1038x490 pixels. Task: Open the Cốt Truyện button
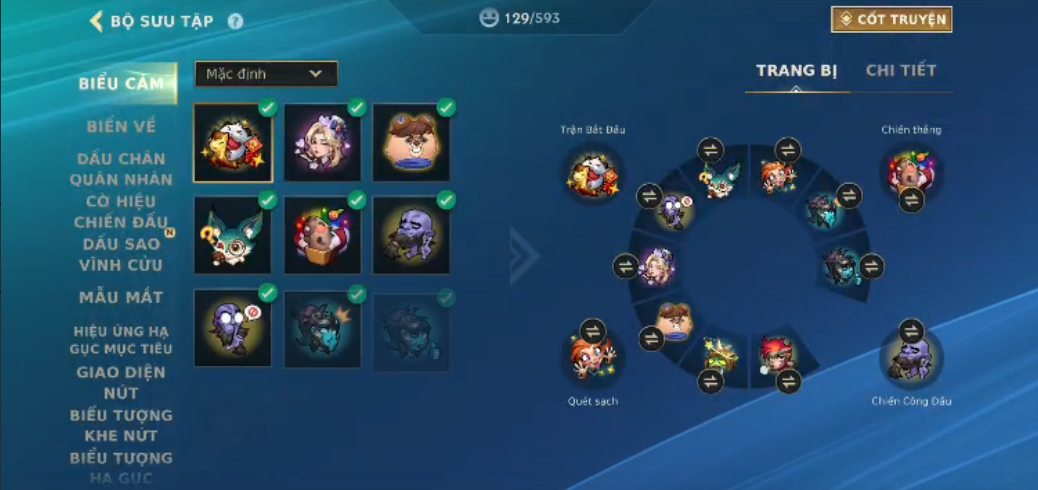891,19
